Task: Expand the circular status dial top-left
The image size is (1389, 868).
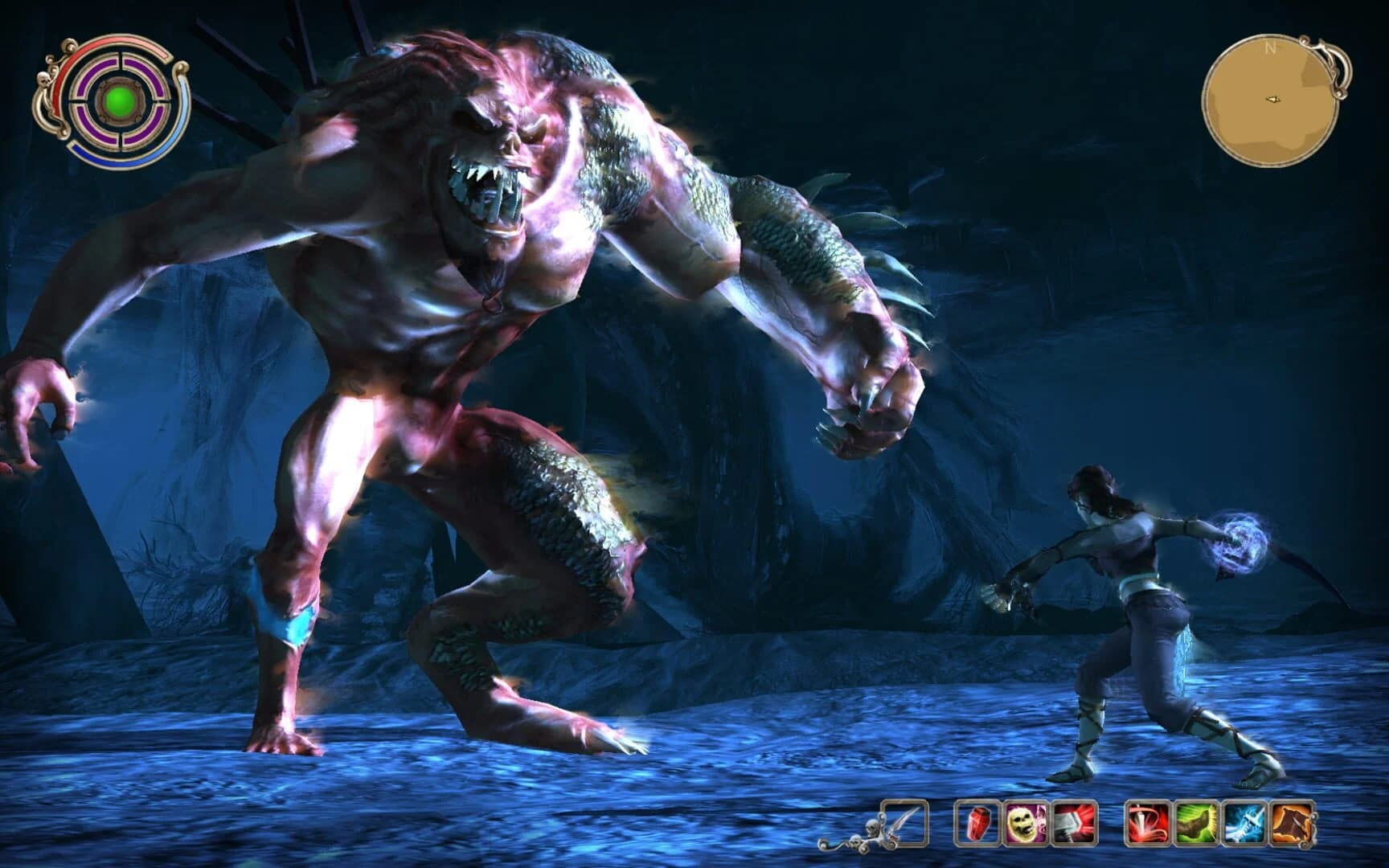Action: [117, 102]
